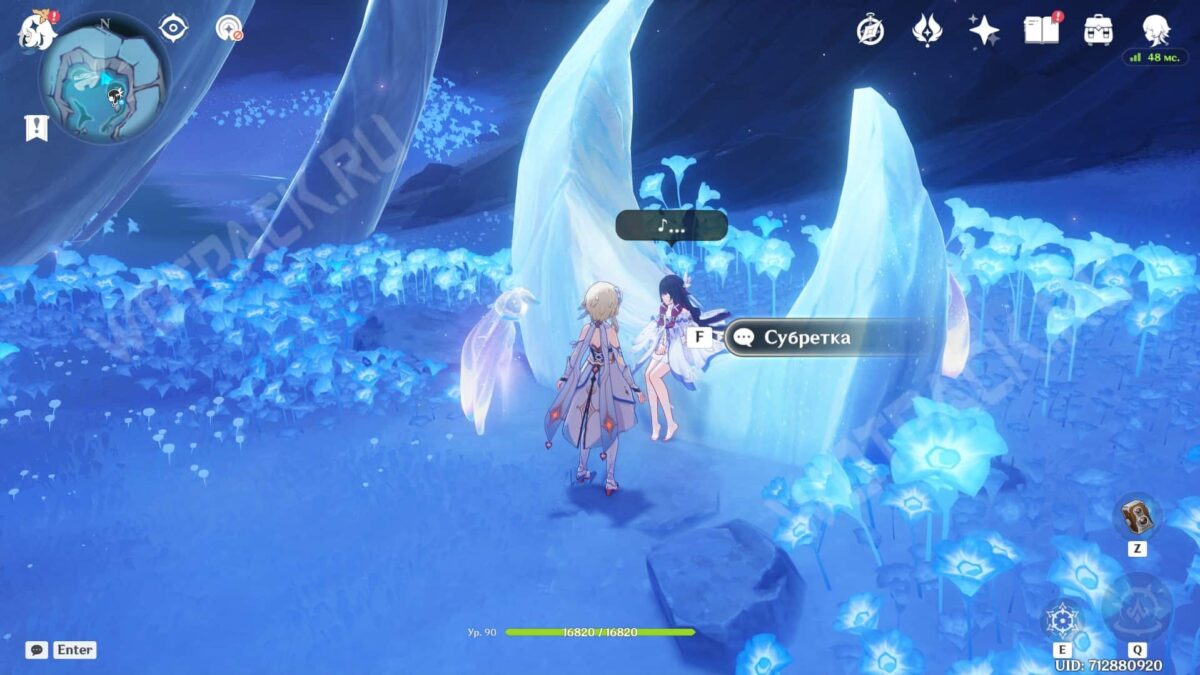The height and width of the screenshot is (675, 1200).
Task: Open the handbook book icon
Action: [1041, 30]
